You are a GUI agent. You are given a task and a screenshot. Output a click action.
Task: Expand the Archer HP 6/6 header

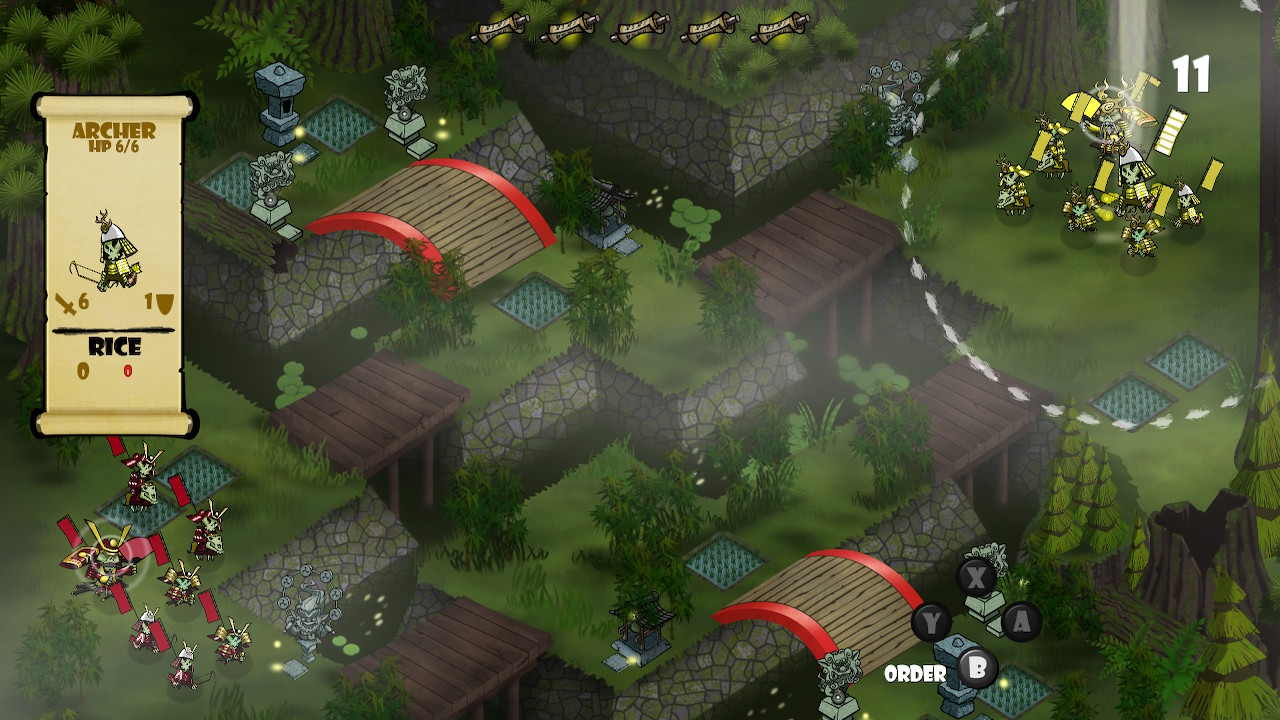point(113,145)
